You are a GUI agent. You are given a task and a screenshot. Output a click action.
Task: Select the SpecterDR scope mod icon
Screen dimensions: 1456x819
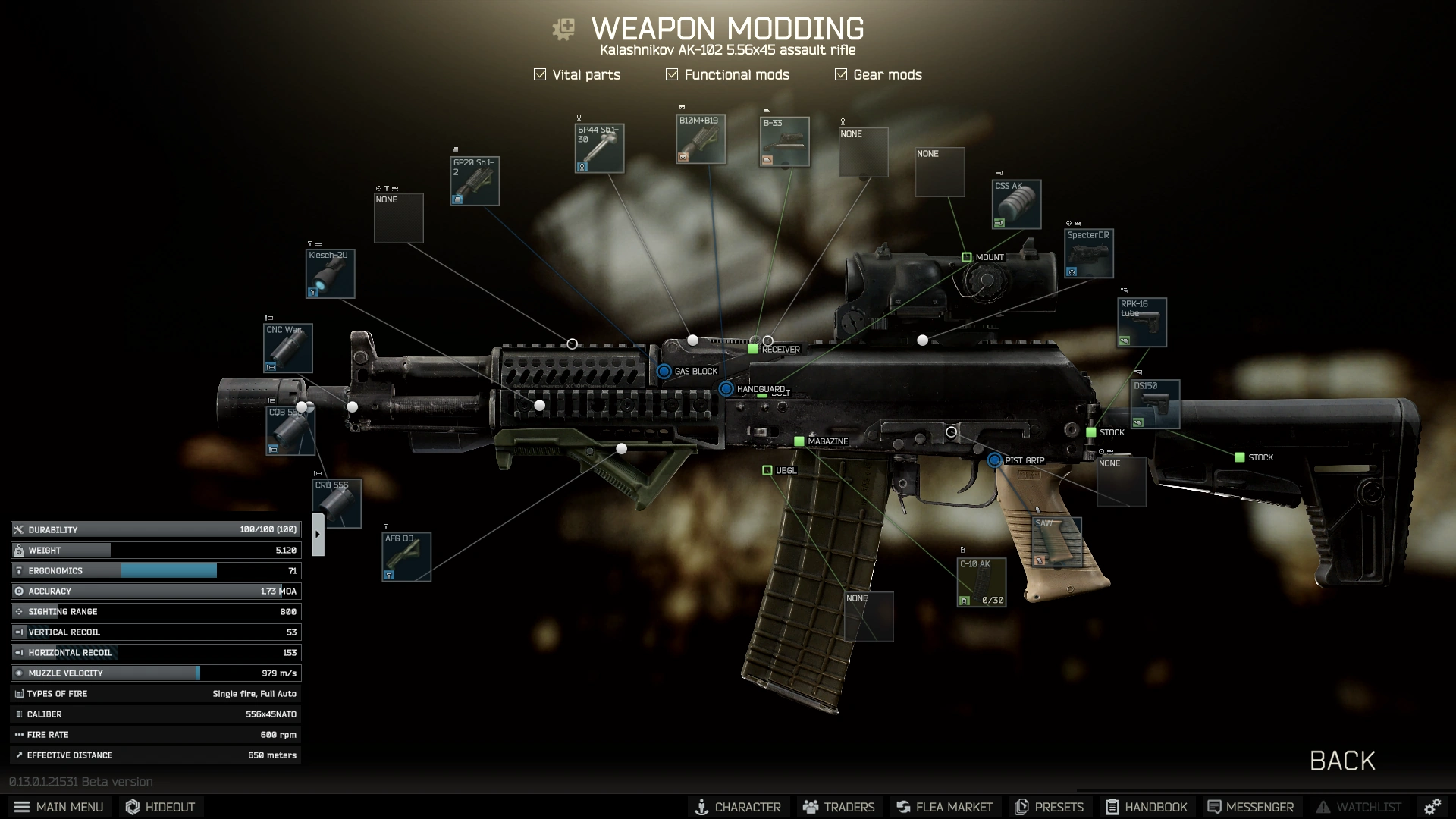[x=1088, y=253]
